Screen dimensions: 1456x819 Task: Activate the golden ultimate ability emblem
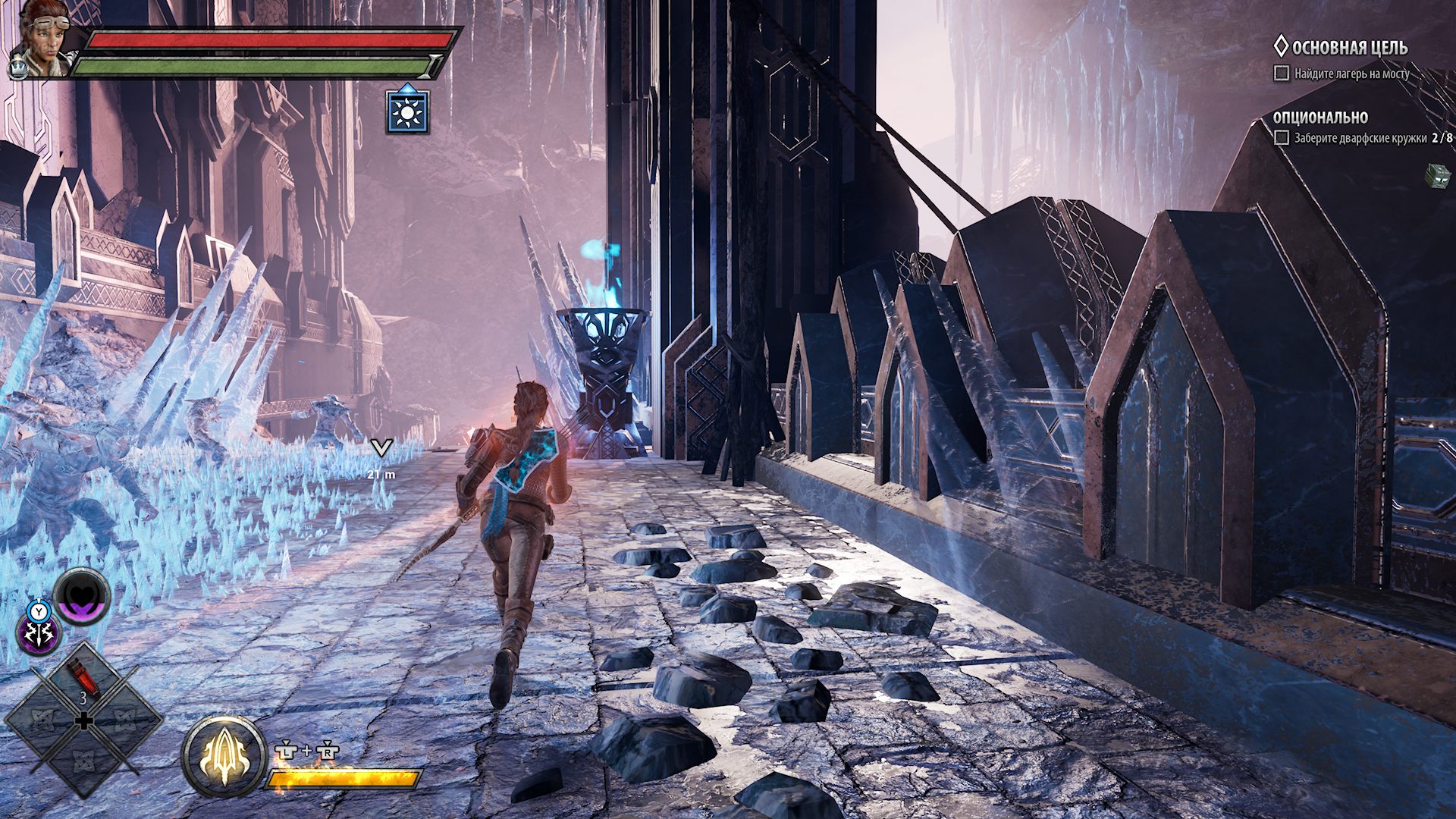(224, 756)
